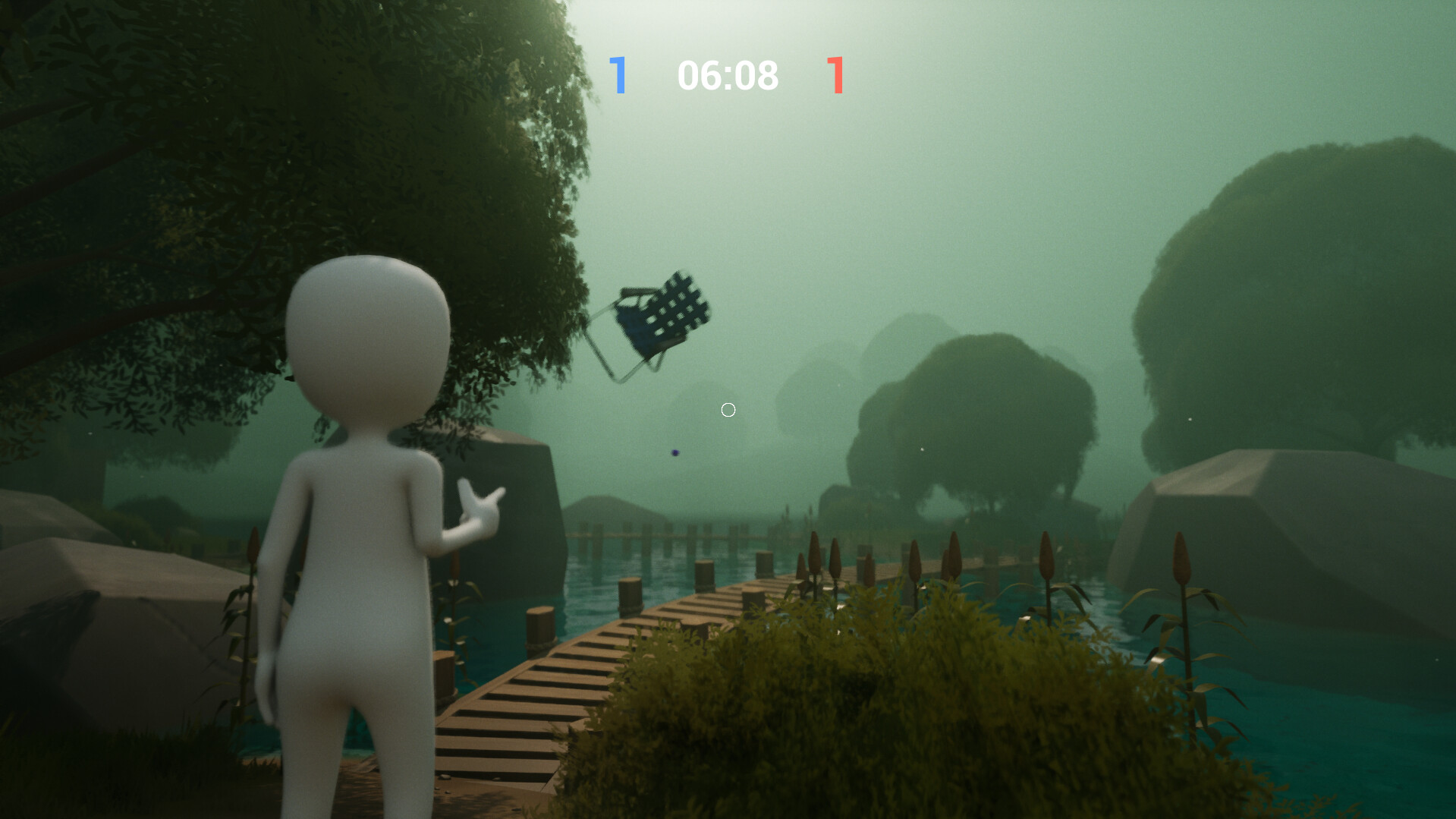
Task: Click the match timer showing 06:08
Action: pos(728,75)
